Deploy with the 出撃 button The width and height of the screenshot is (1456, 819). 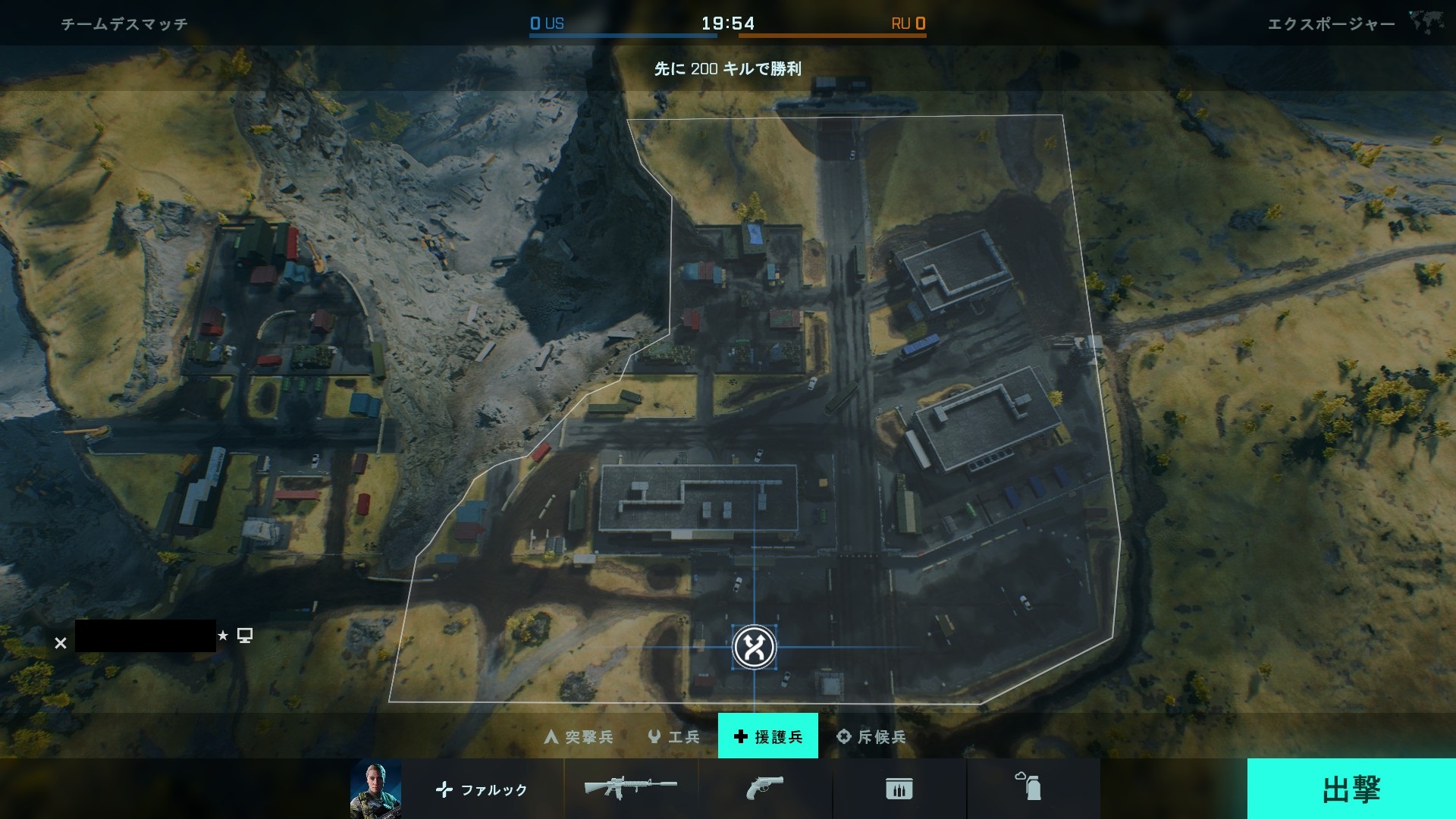tap(1351, 789)
